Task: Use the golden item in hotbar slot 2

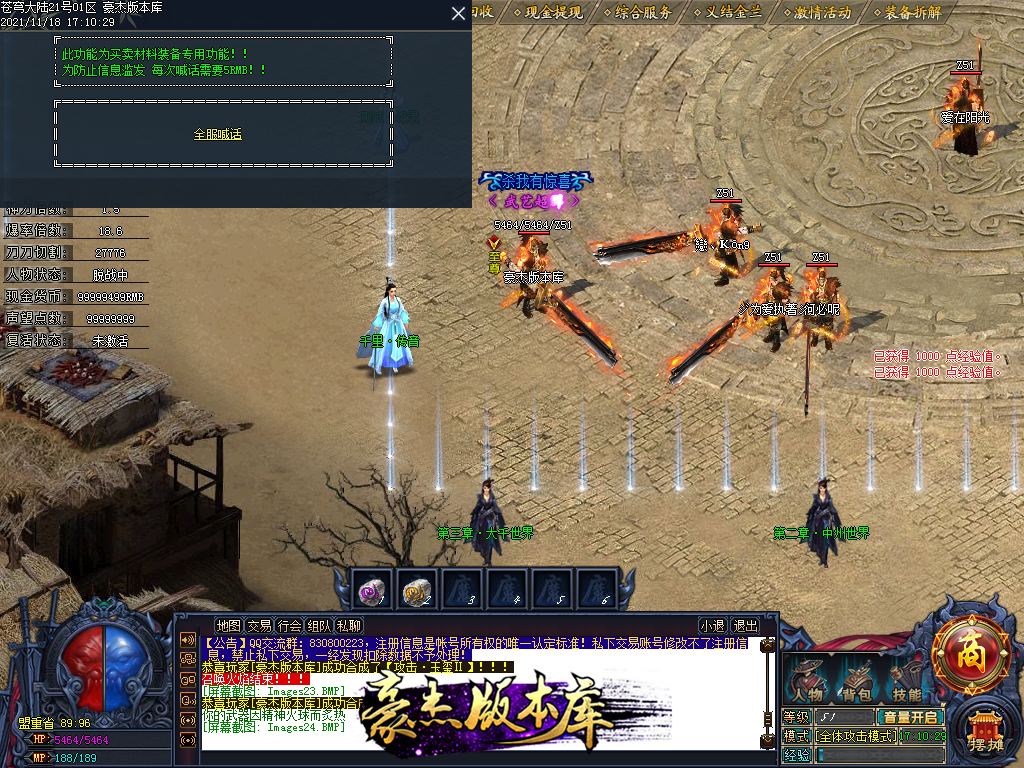Action: [415, 592]
